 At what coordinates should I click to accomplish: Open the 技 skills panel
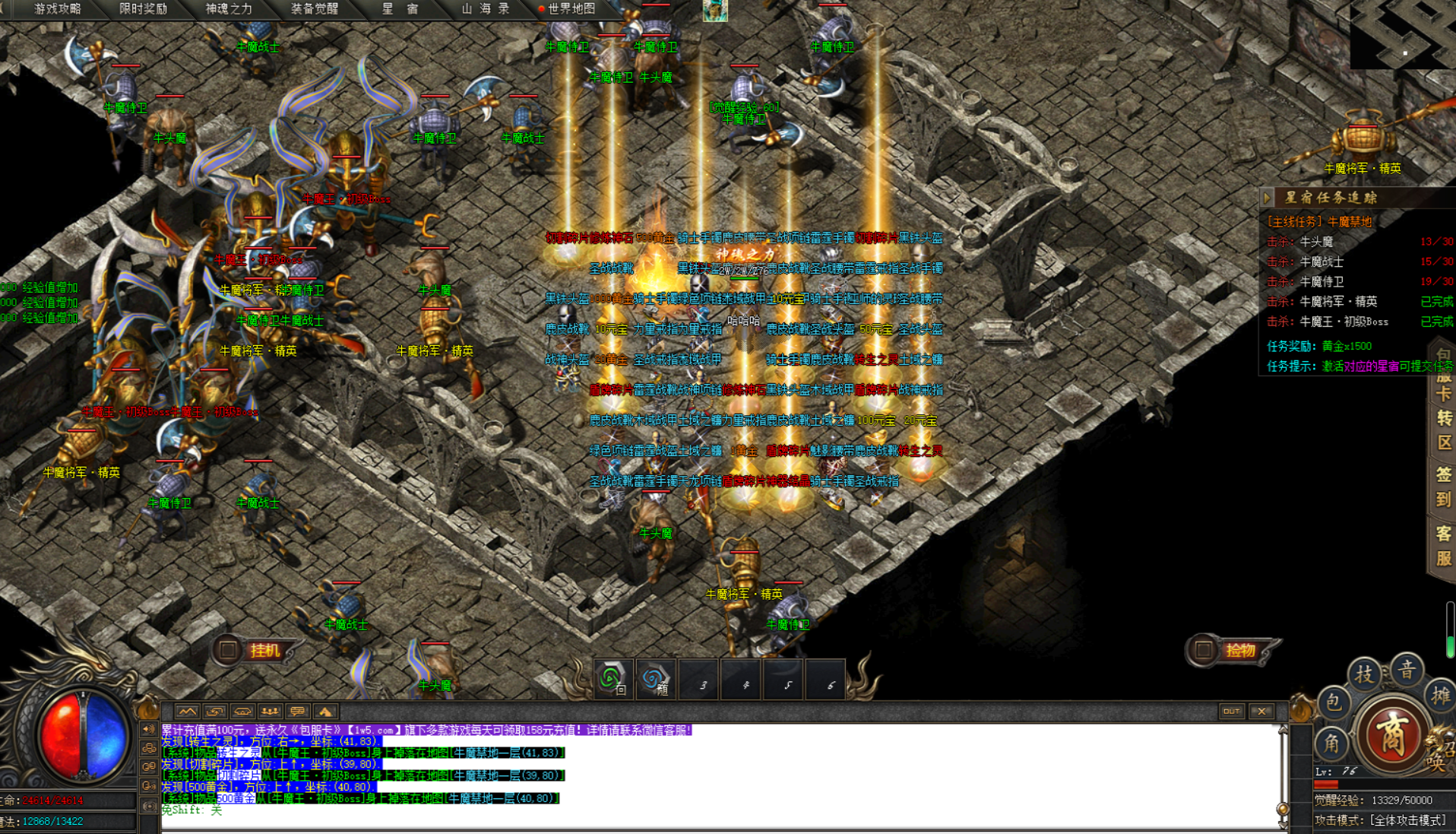click(1365, 674)
